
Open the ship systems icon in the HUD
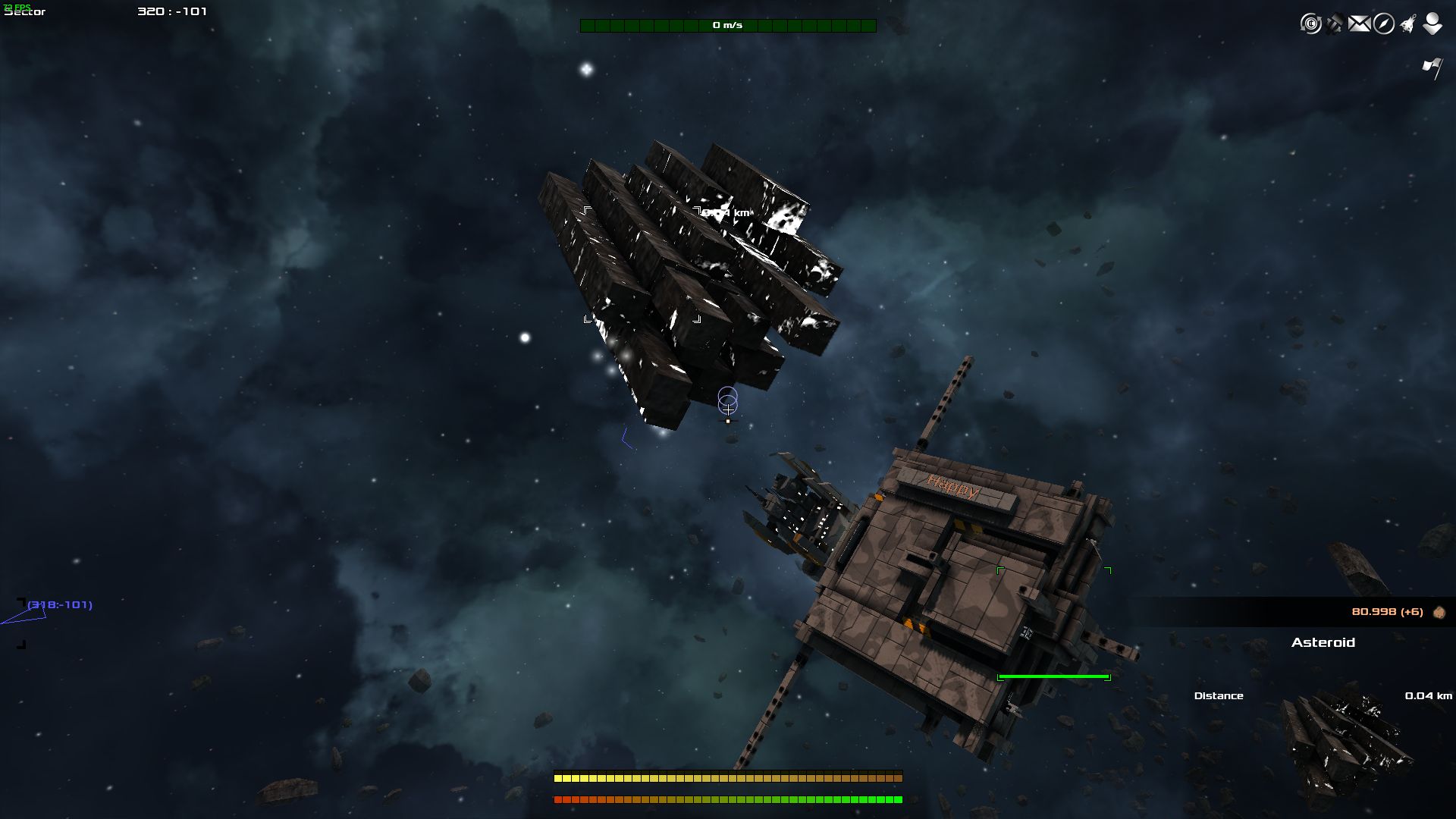(1333, 24)
